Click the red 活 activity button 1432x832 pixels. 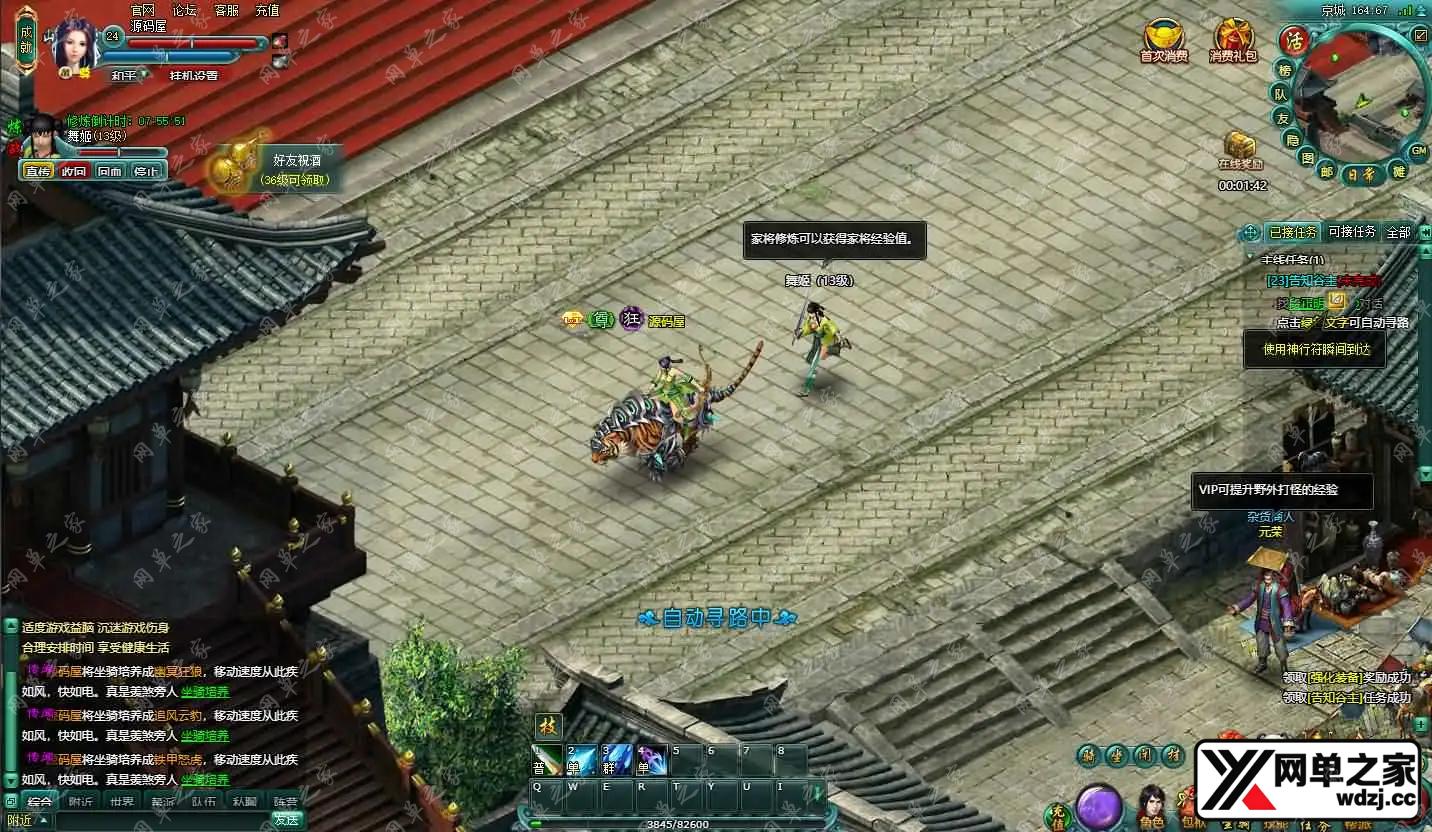(1295, 41)
